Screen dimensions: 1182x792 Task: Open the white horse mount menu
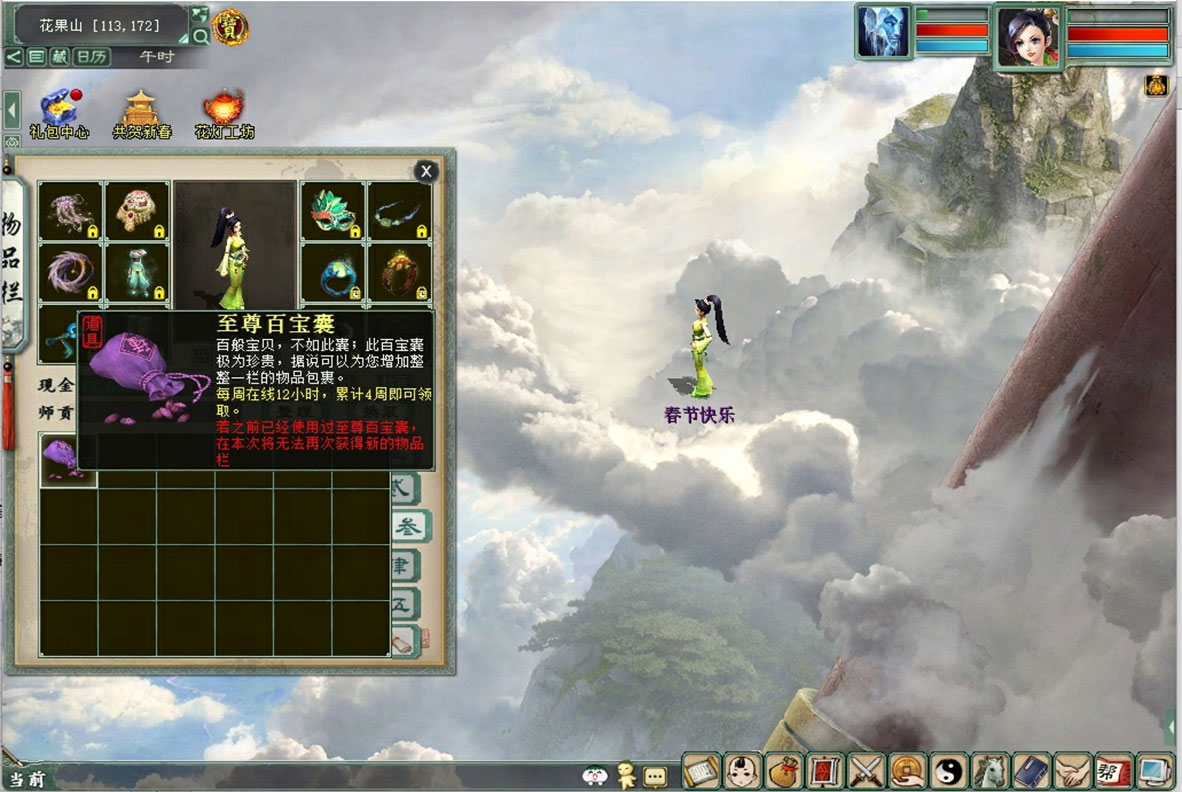coord(988,771)
